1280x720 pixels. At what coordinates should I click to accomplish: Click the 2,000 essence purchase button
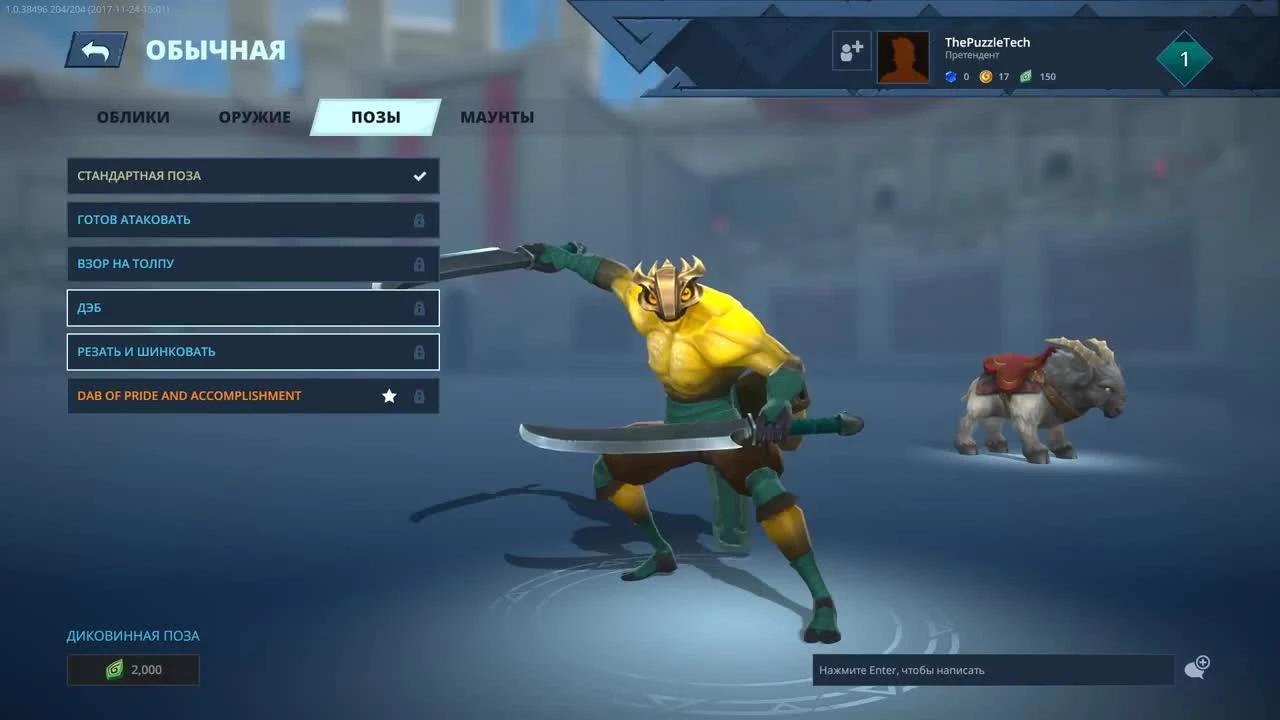click(133, 670)
